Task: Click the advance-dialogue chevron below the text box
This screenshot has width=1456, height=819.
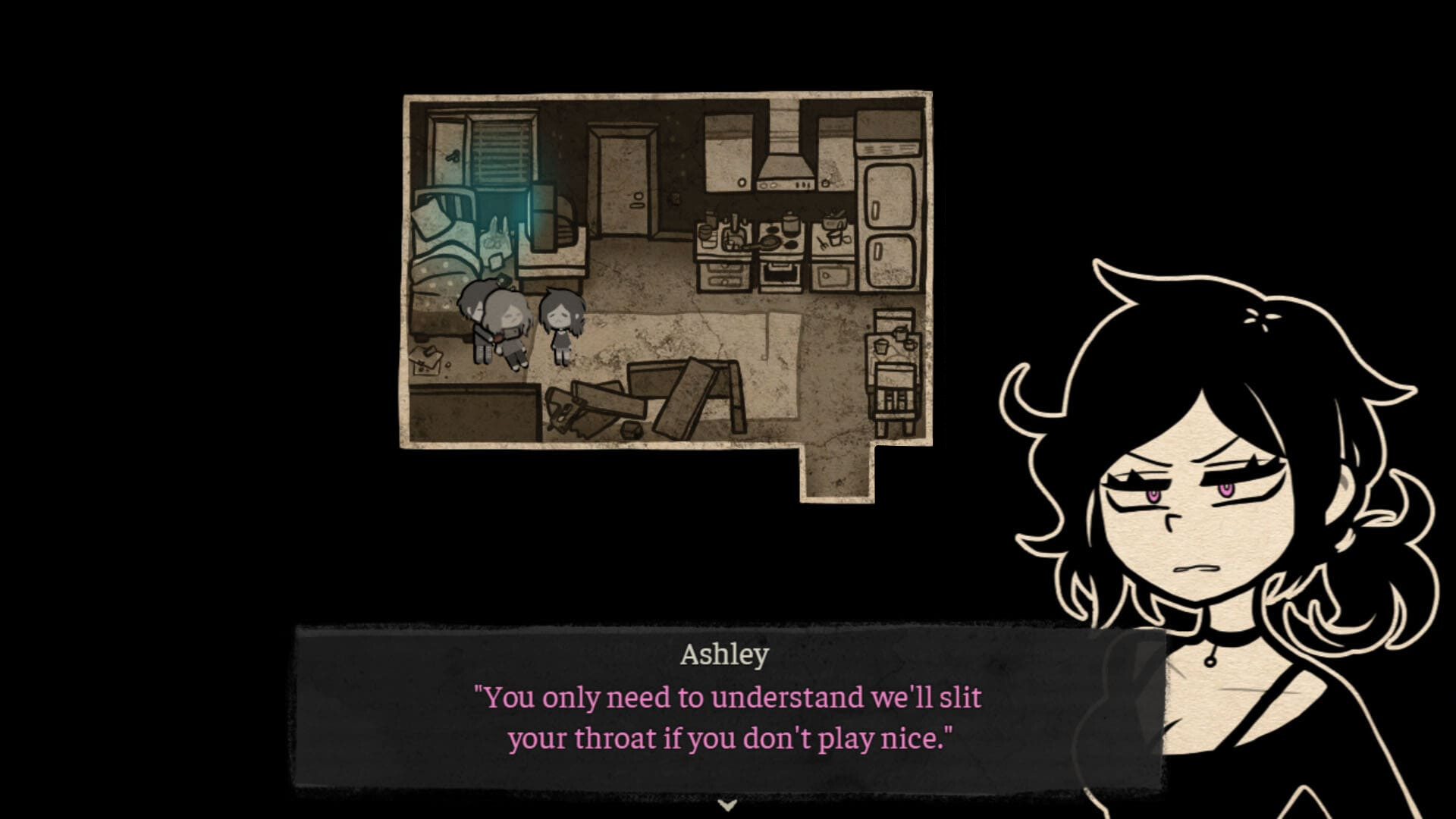Action: coord(728,806)
